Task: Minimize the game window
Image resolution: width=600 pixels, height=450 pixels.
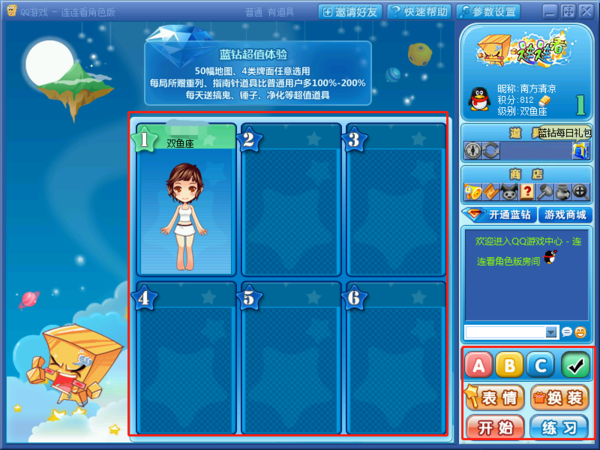Action: point(549,11)
